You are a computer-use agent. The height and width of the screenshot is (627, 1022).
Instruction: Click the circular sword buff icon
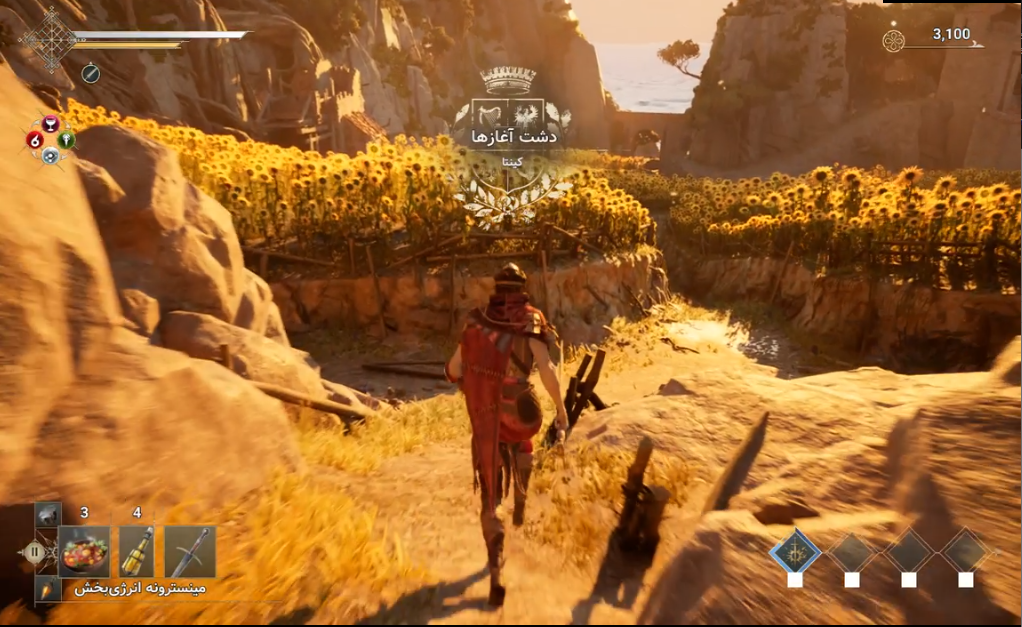[x=90, y=72]
